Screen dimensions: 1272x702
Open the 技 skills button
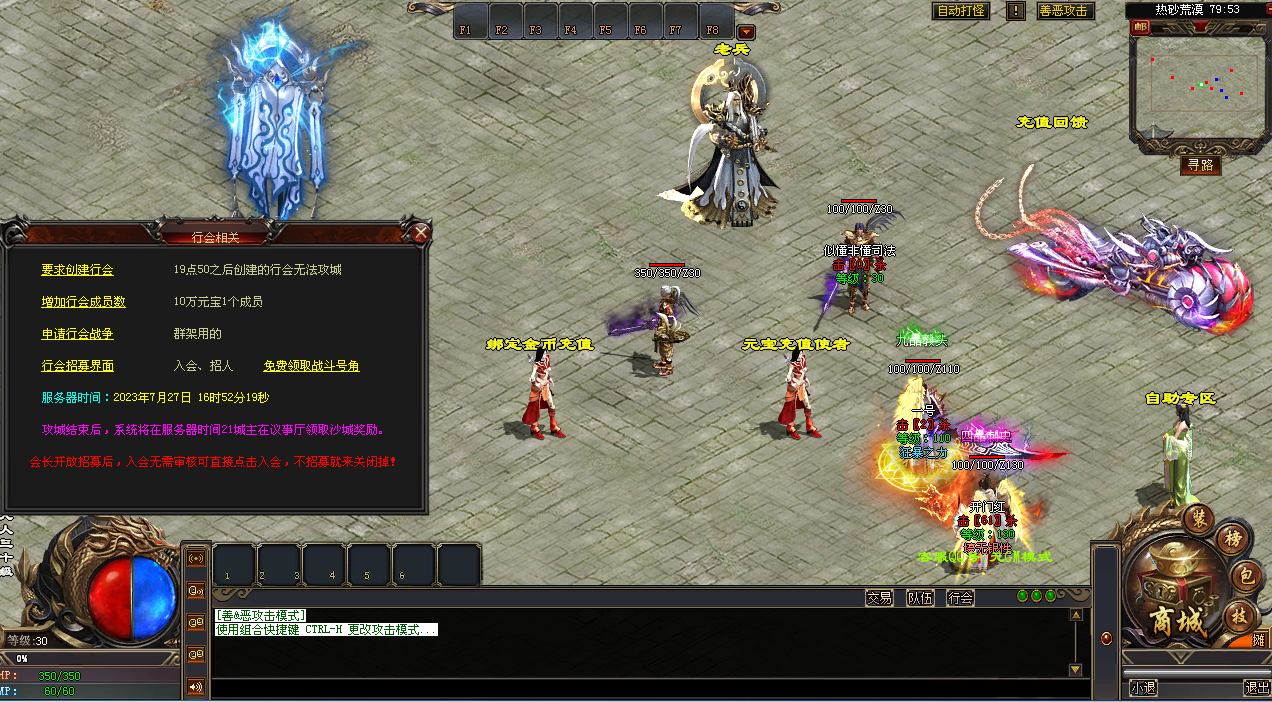pos(1239,614)
